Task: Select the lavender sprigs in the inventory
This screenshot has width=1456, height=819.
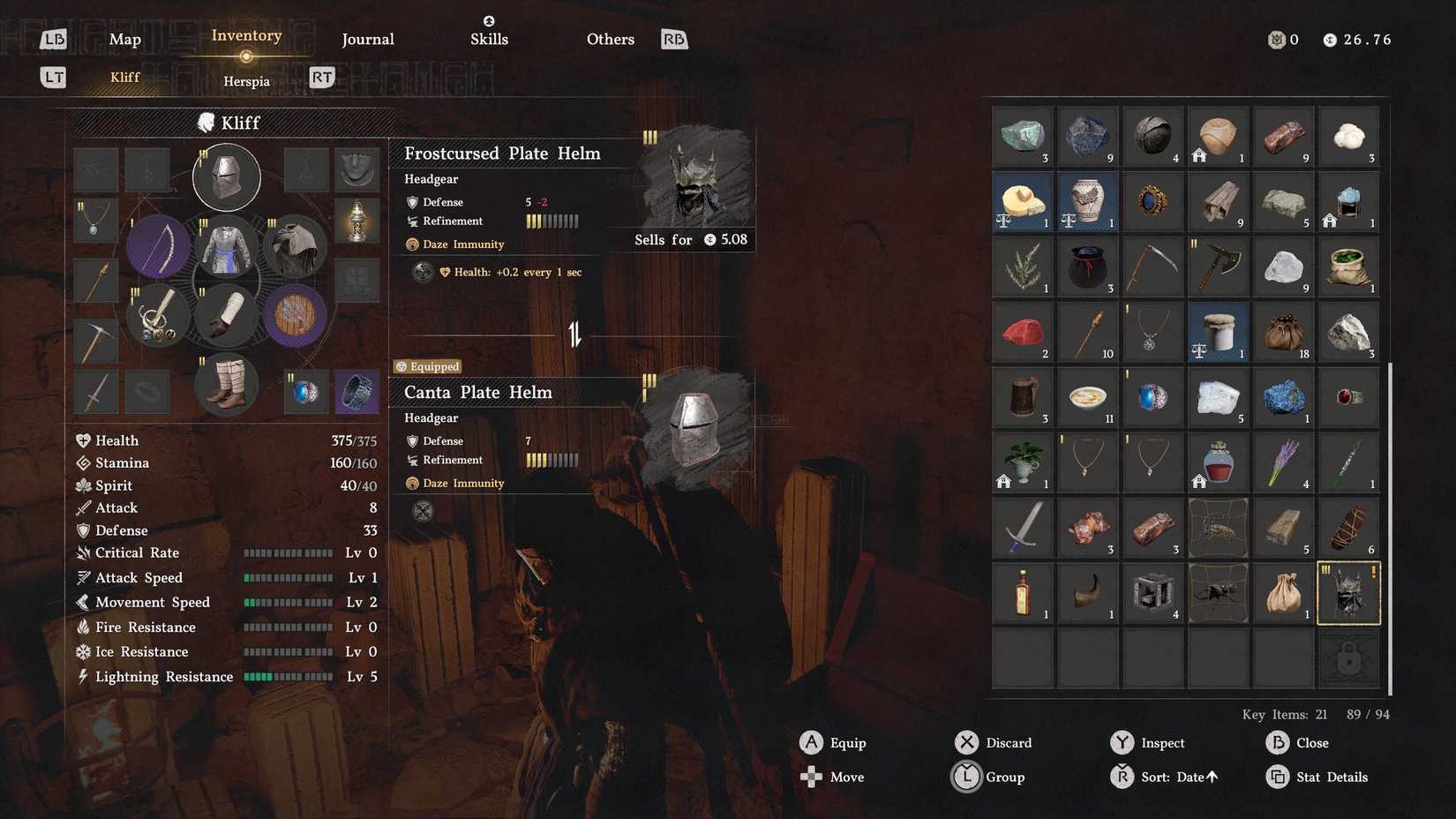Action: pos(1283,462)
